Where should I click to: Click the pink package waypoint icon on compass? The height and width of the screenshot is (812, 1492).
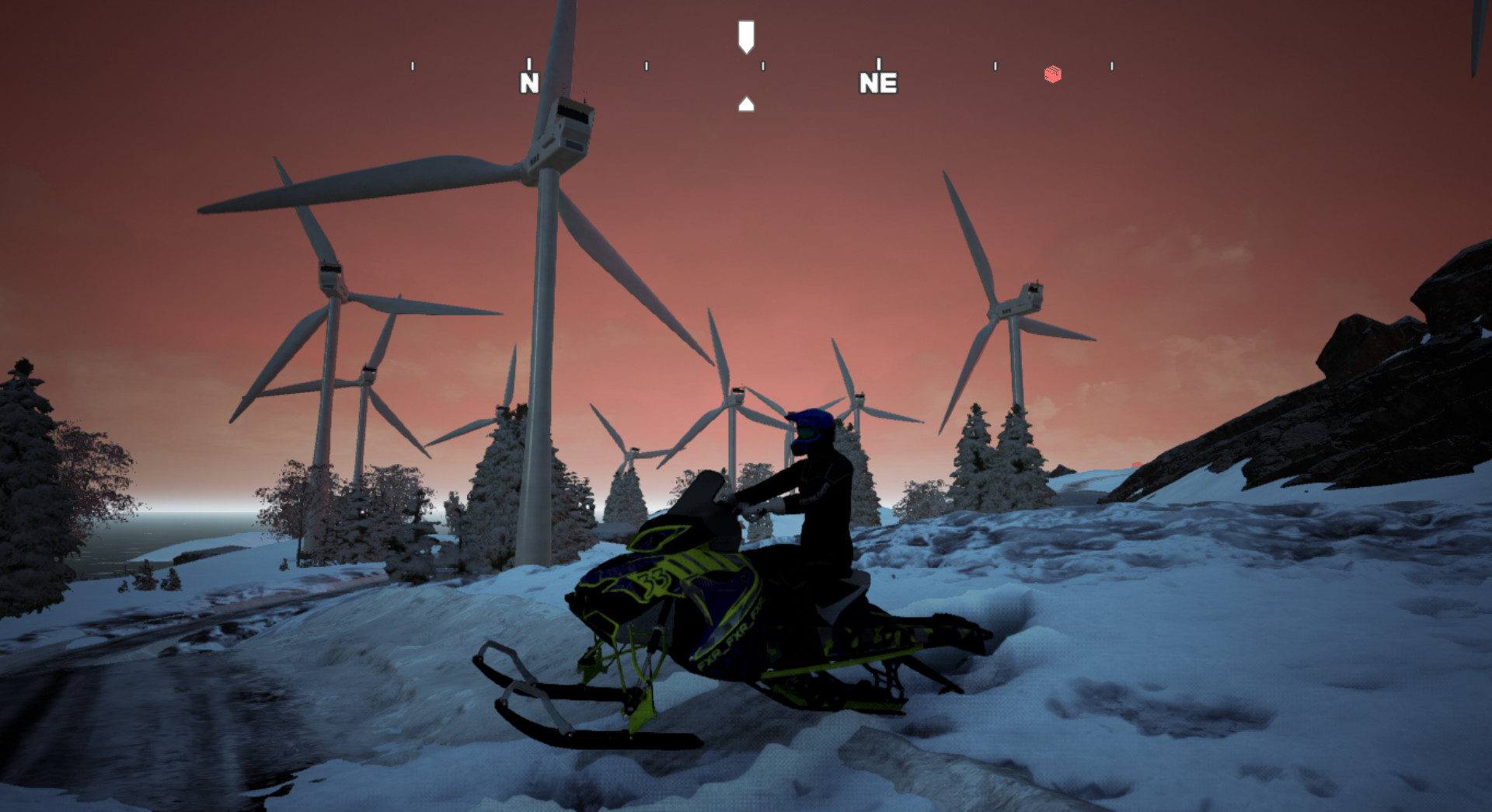click(x=1053, y=74)
